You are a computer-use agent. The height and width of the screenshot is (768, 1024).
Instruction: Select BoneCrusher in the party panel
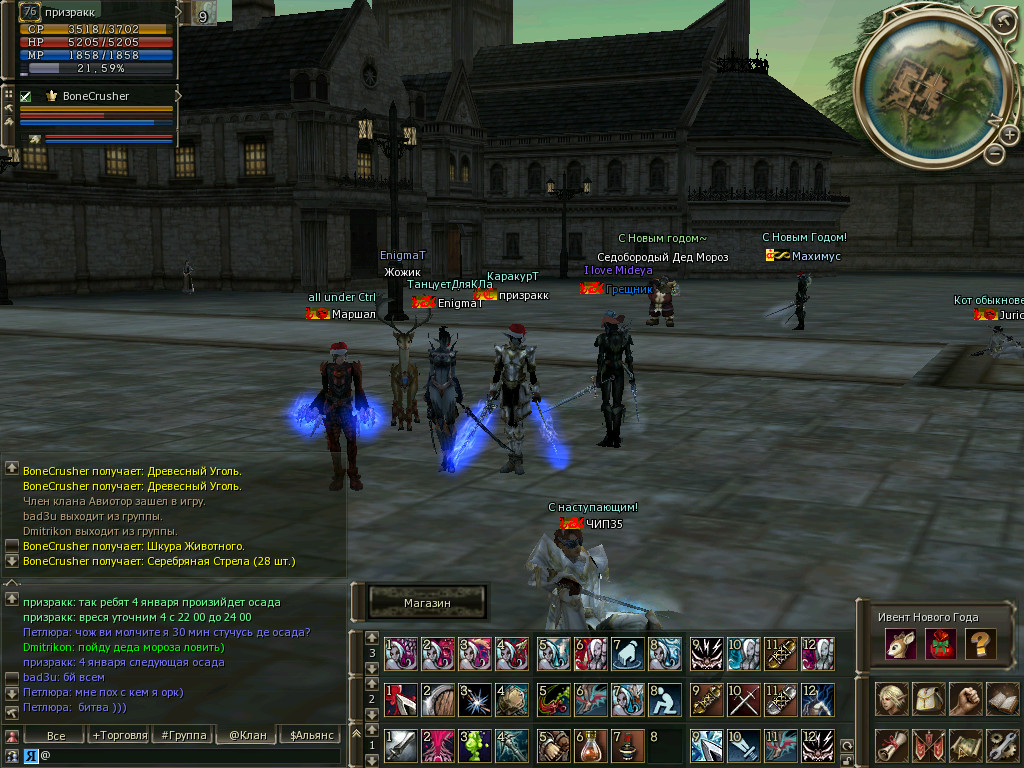point(96,96)
